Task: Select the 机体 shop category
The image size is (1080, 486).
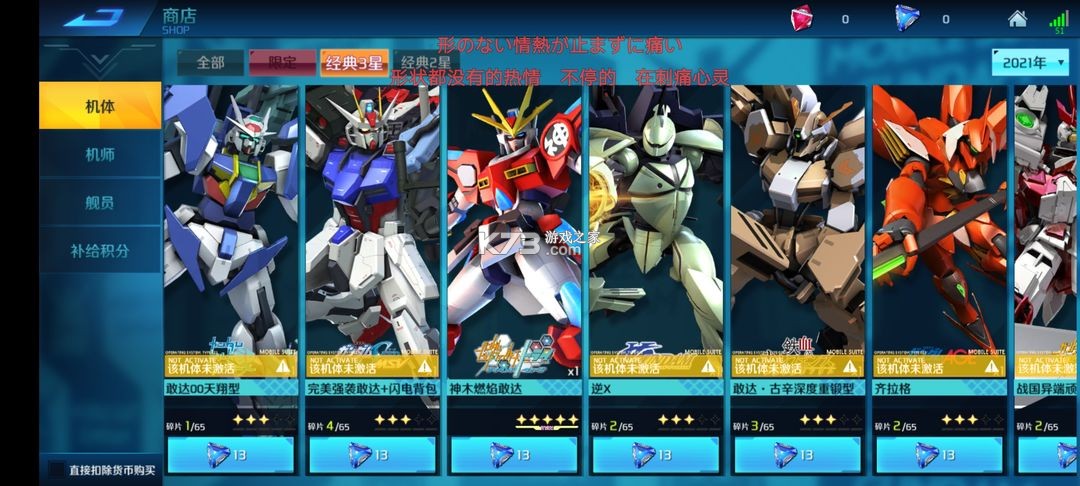Action: [100, 106]
